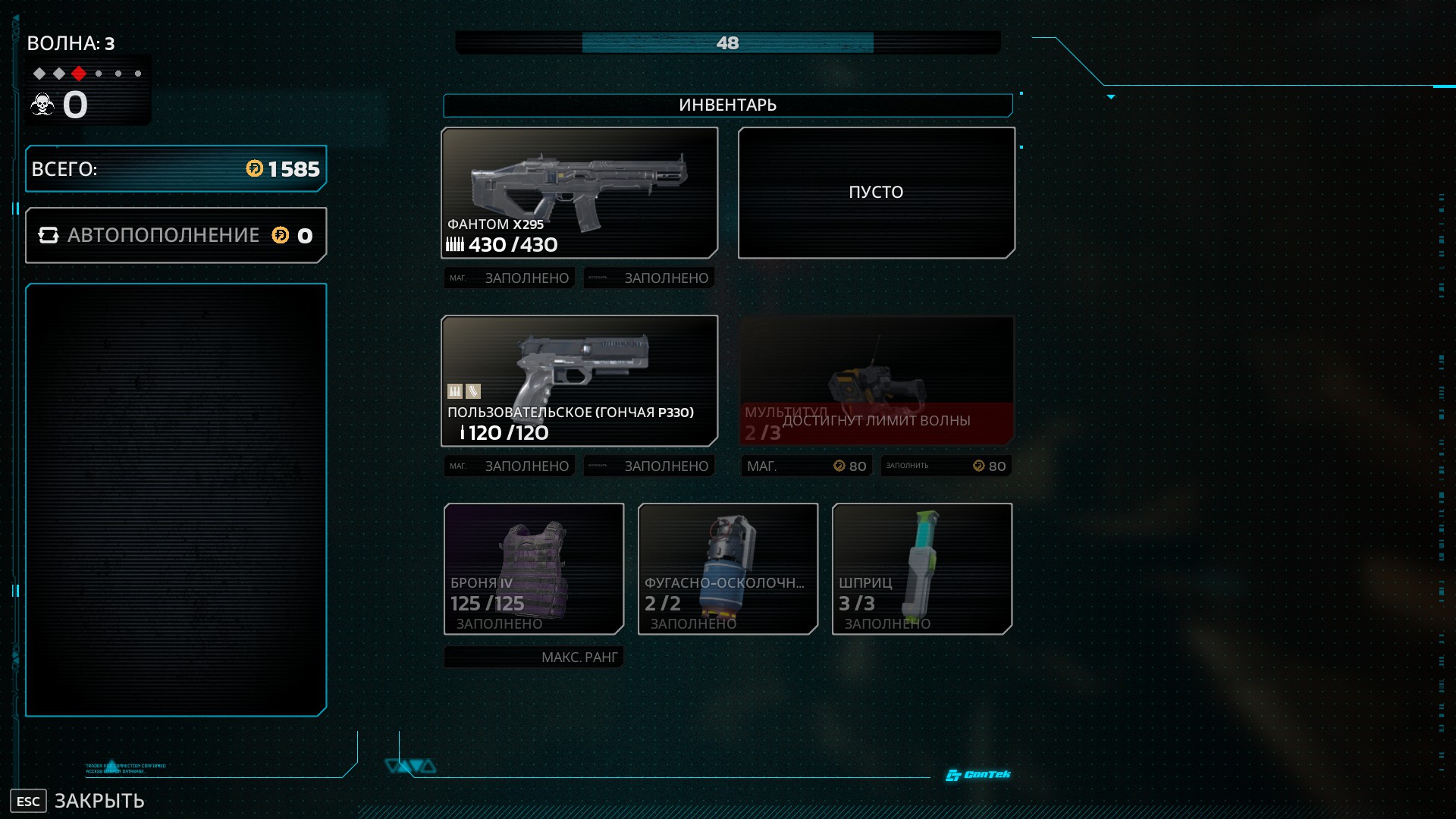
Task: Select the fragmentation grenade slot
Action: (x=728, y=569)
